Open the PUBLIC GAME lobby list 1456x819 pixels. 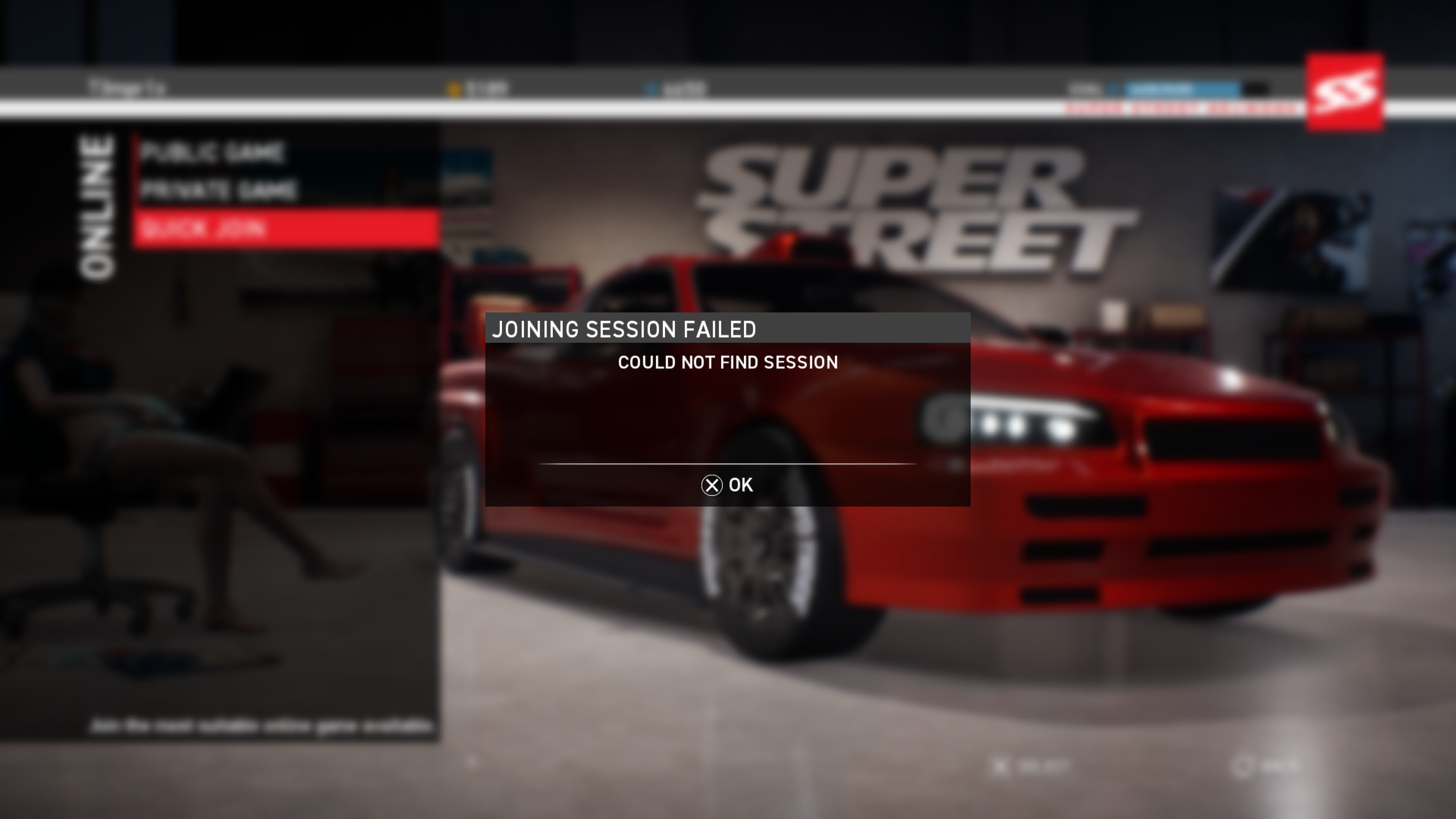215,152
